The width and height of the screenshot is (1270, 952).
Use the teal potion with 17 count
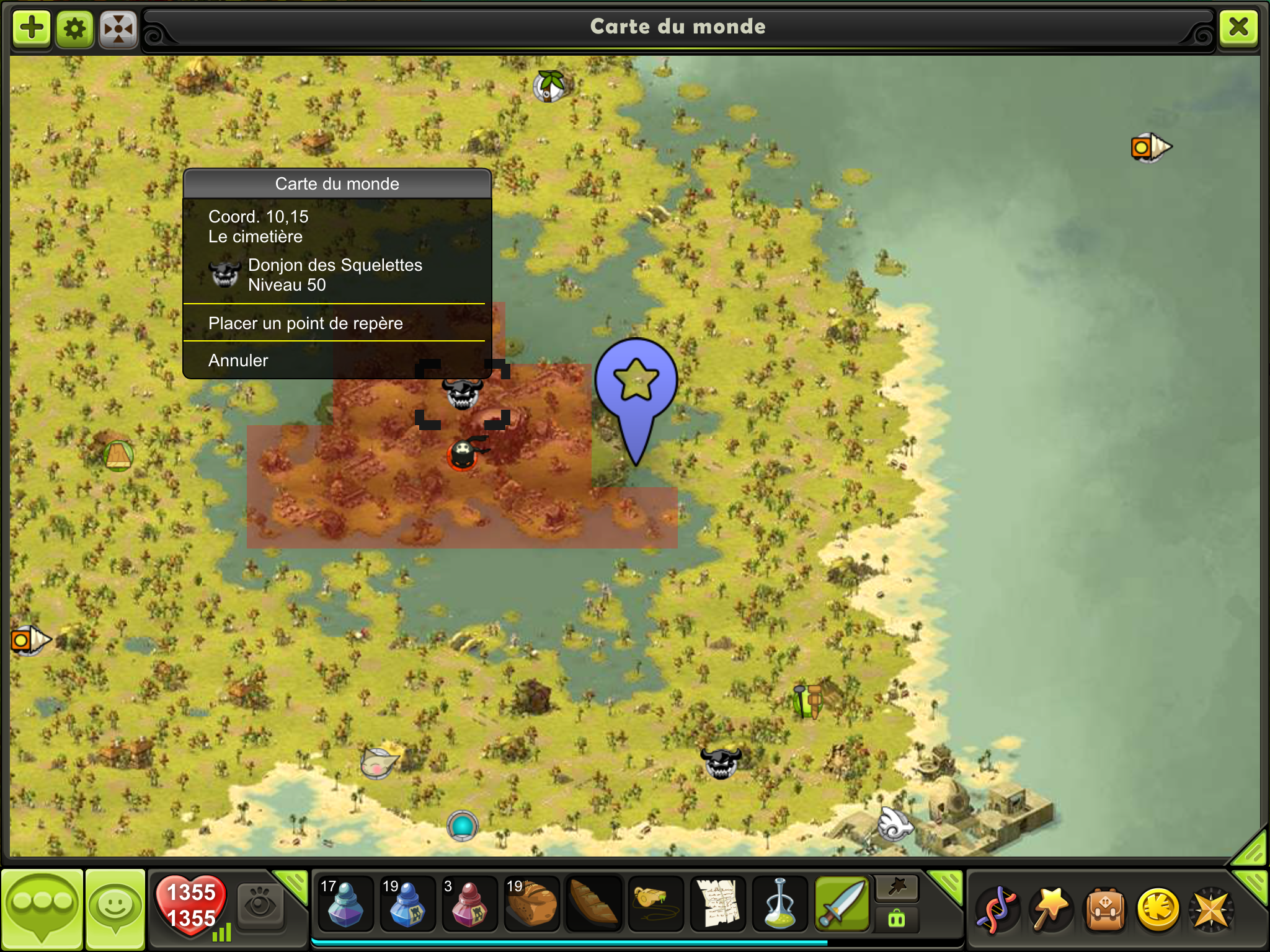345,904
